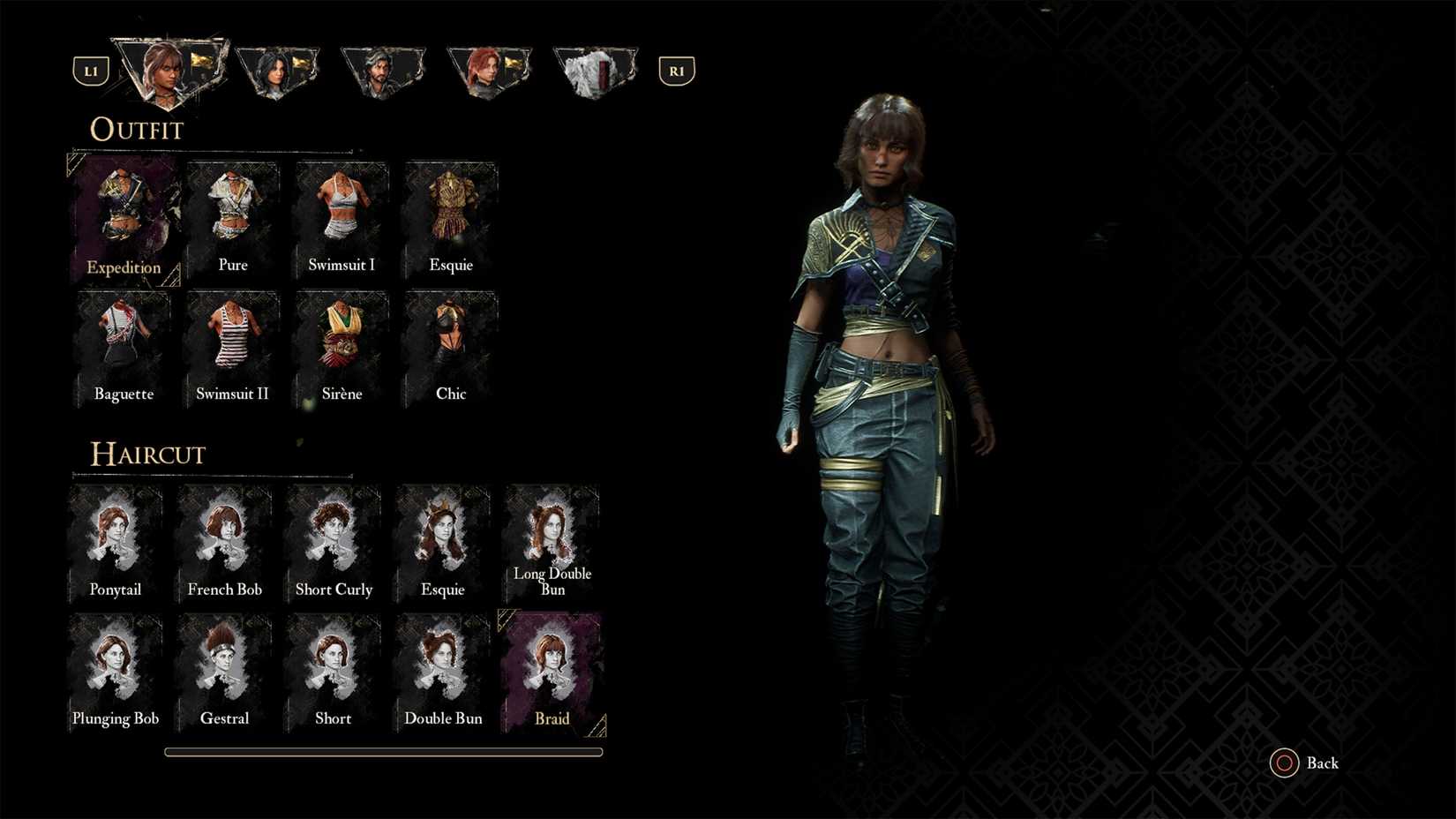The height and width of the screenshot is (819, 1456).
Task: Click the scrollbar below the haircut grid
Action: tap(382, 751)
